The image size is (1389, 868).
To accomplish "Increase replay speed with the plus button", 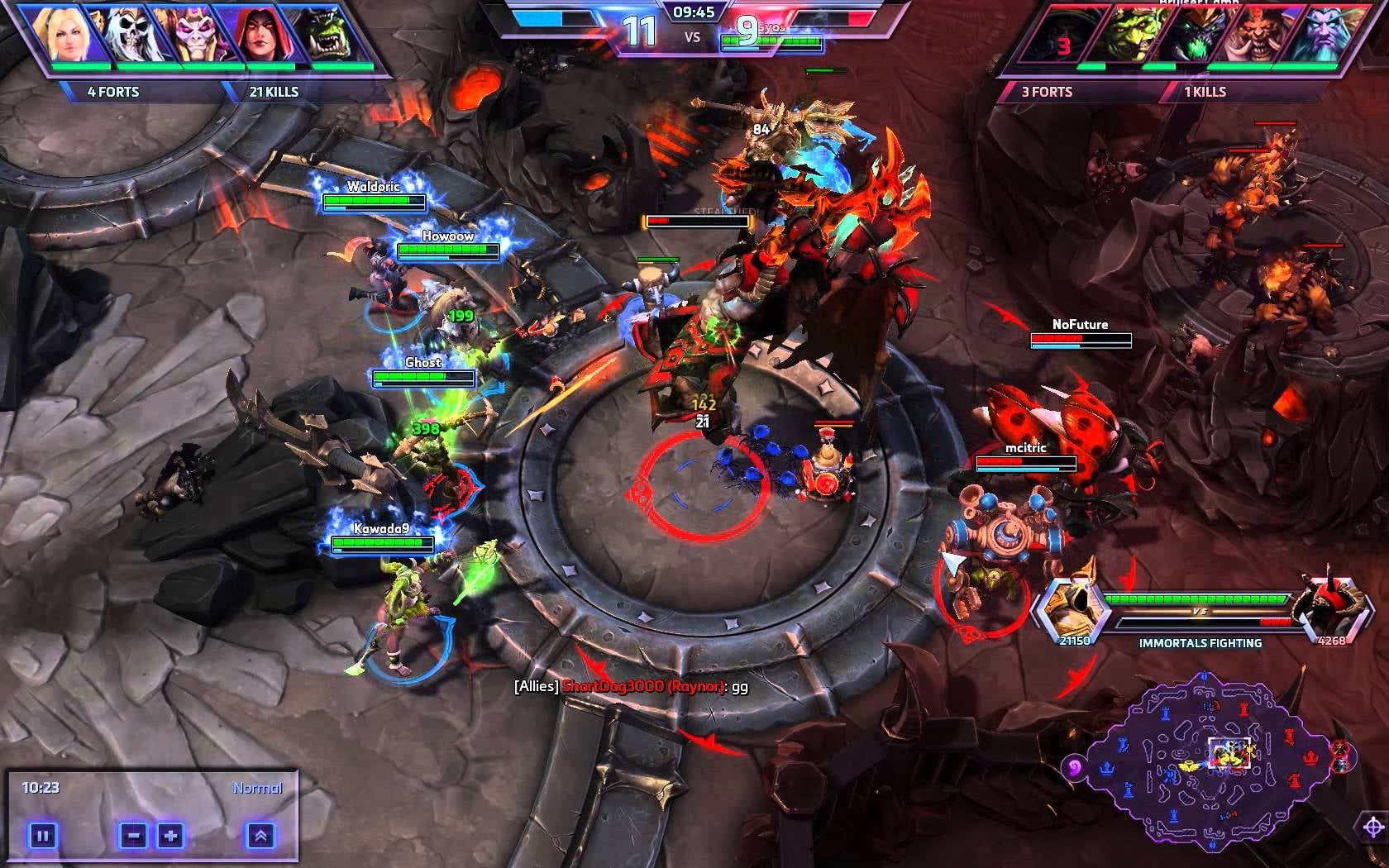I will tap(170, 836).
